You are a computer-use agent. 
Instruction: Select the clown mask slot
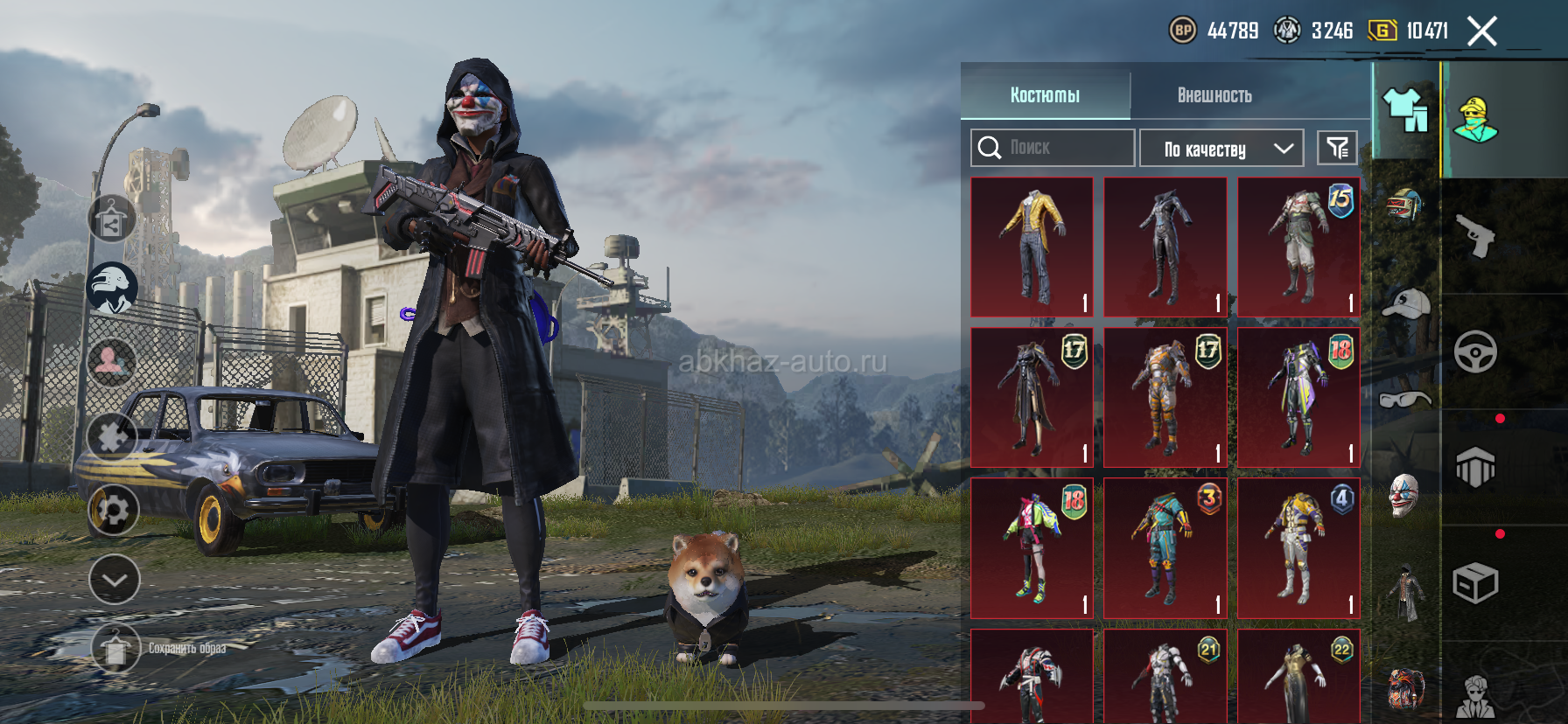pos(1403,496)
